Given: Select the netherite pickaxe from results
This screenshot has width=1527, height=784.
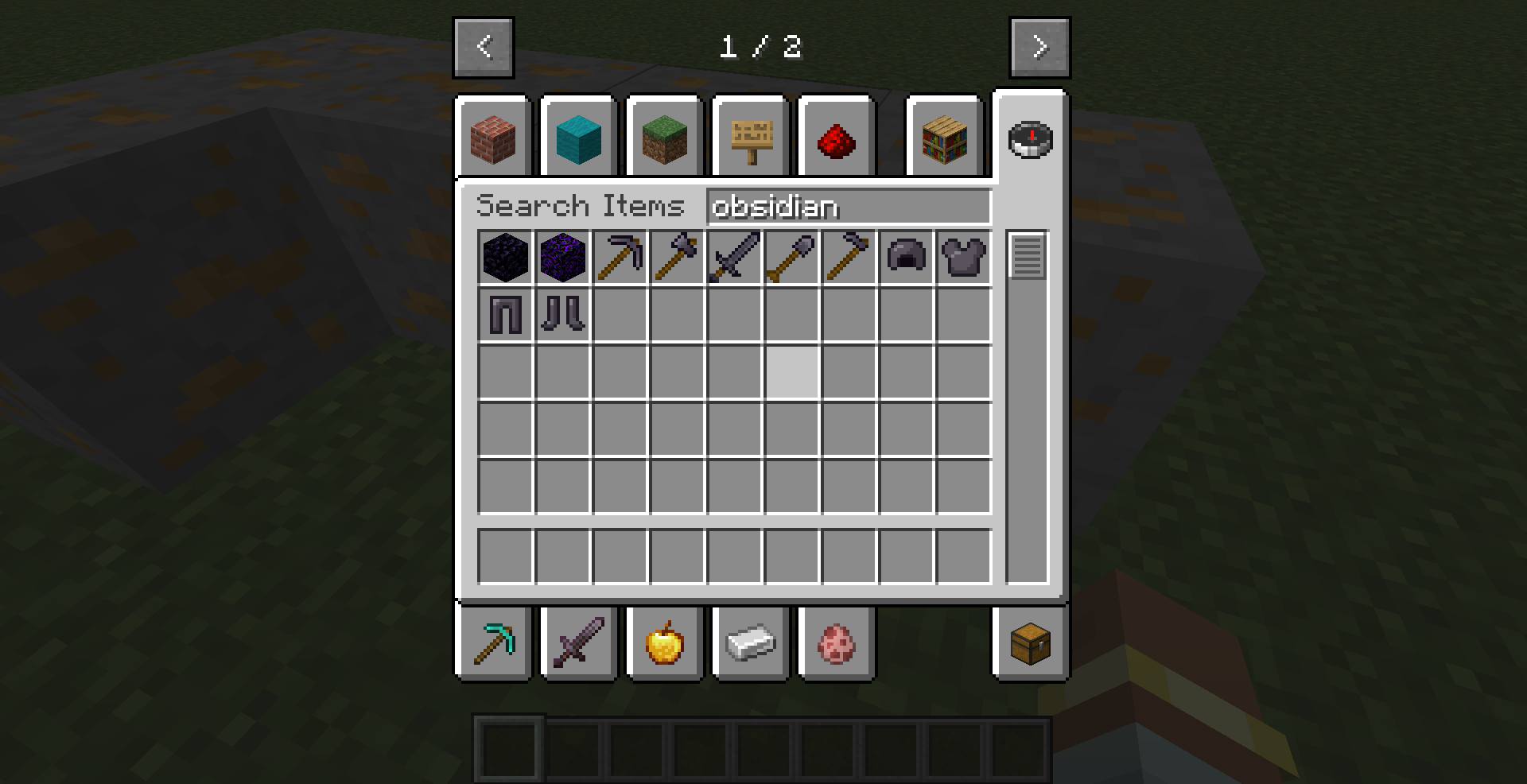Looking at the screenshot, I should click(x=620, y=258).
